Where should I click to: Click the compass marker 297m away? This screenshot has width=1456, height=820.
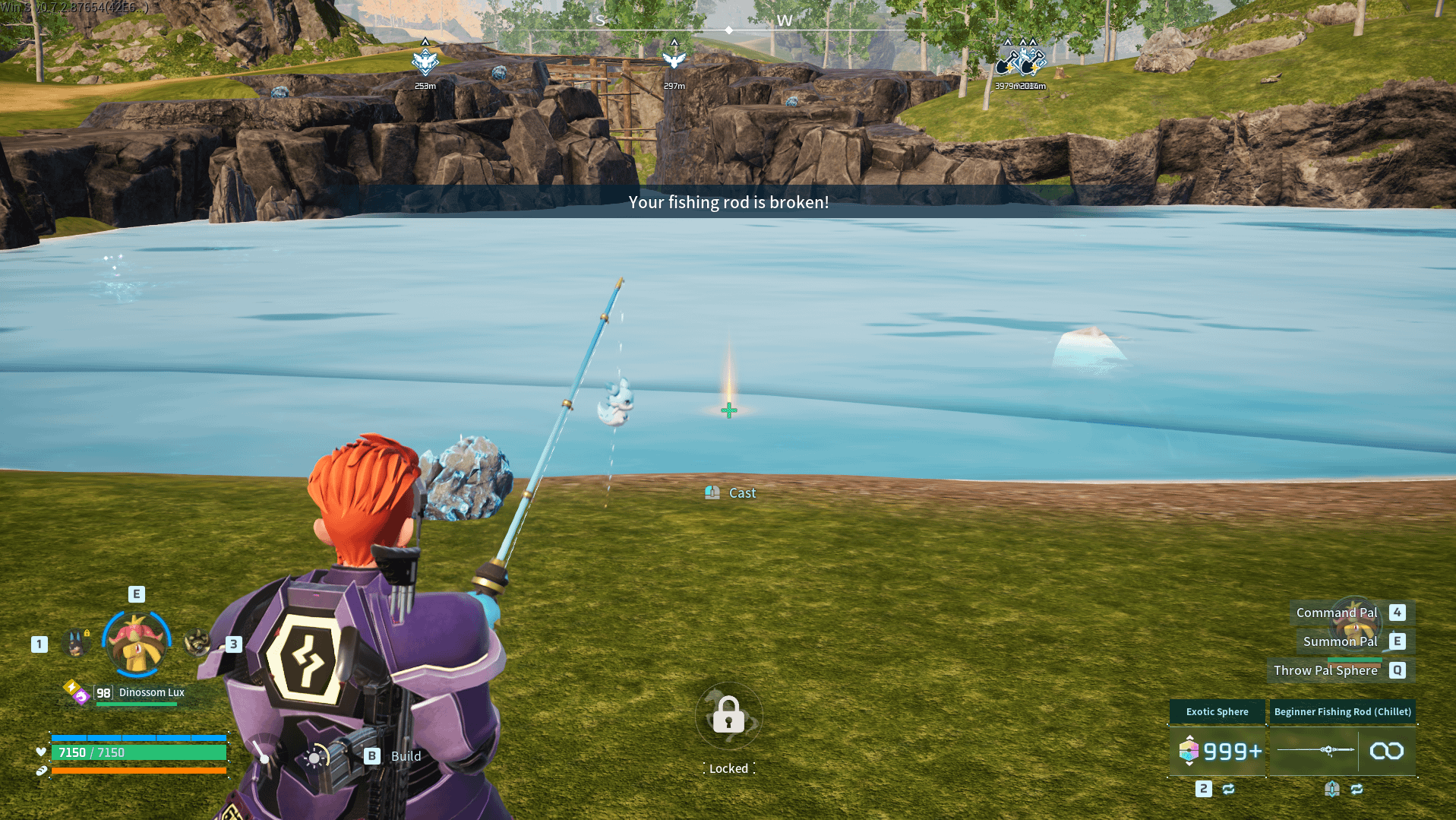click(x=674, y=60)
